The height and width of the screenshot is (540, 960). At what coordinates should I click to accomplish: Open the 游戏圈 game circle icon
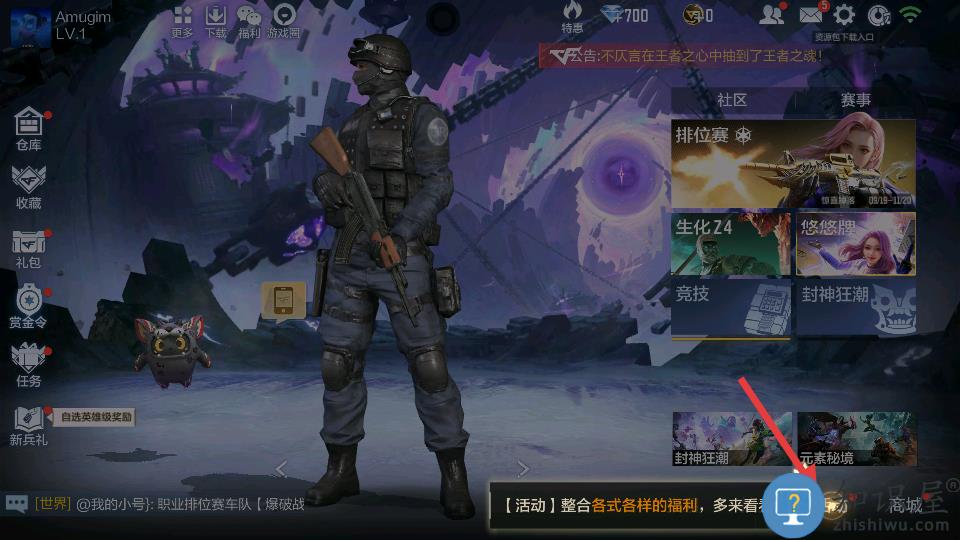tap(284, 20)
